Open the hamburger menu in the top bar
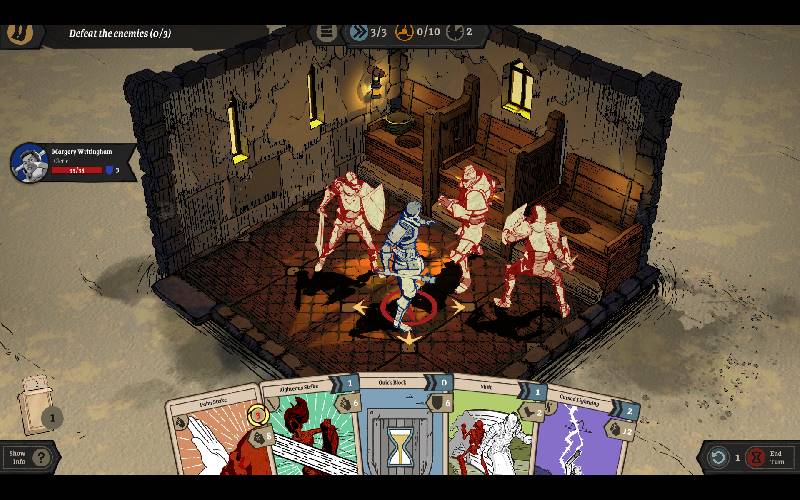 (326, 32)
